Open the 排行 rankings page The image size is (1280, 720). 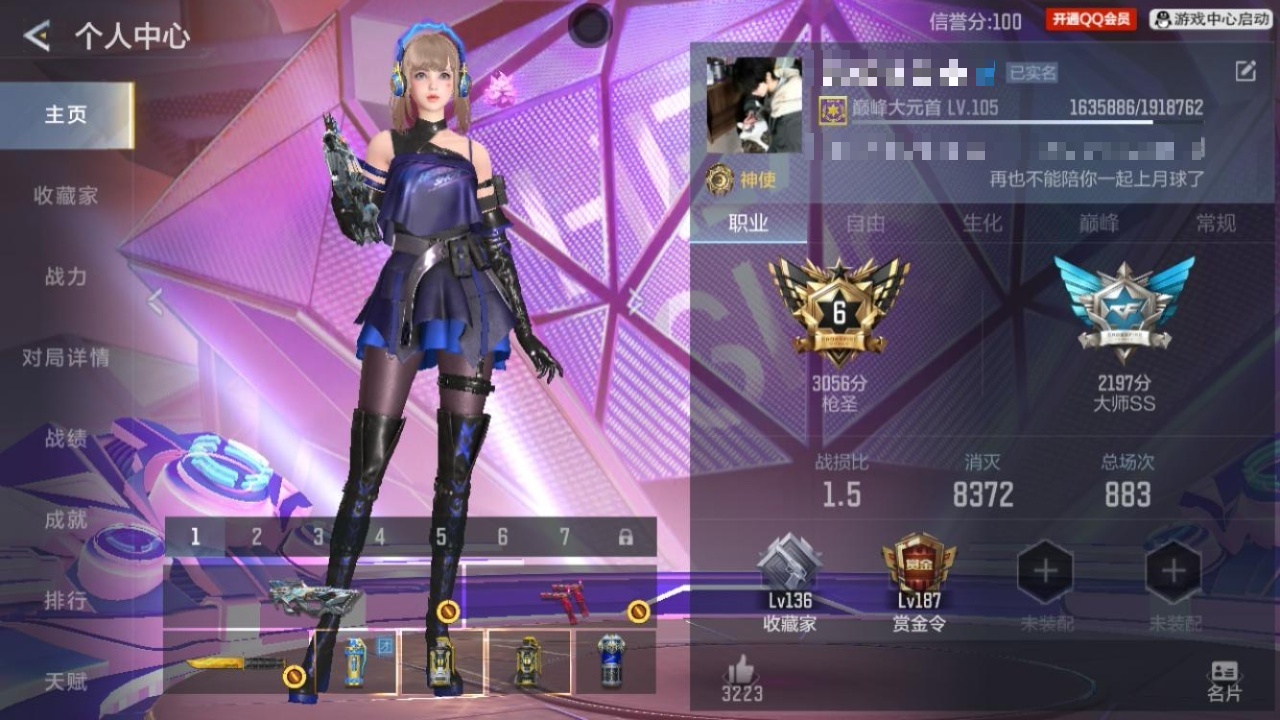point(66,600)
